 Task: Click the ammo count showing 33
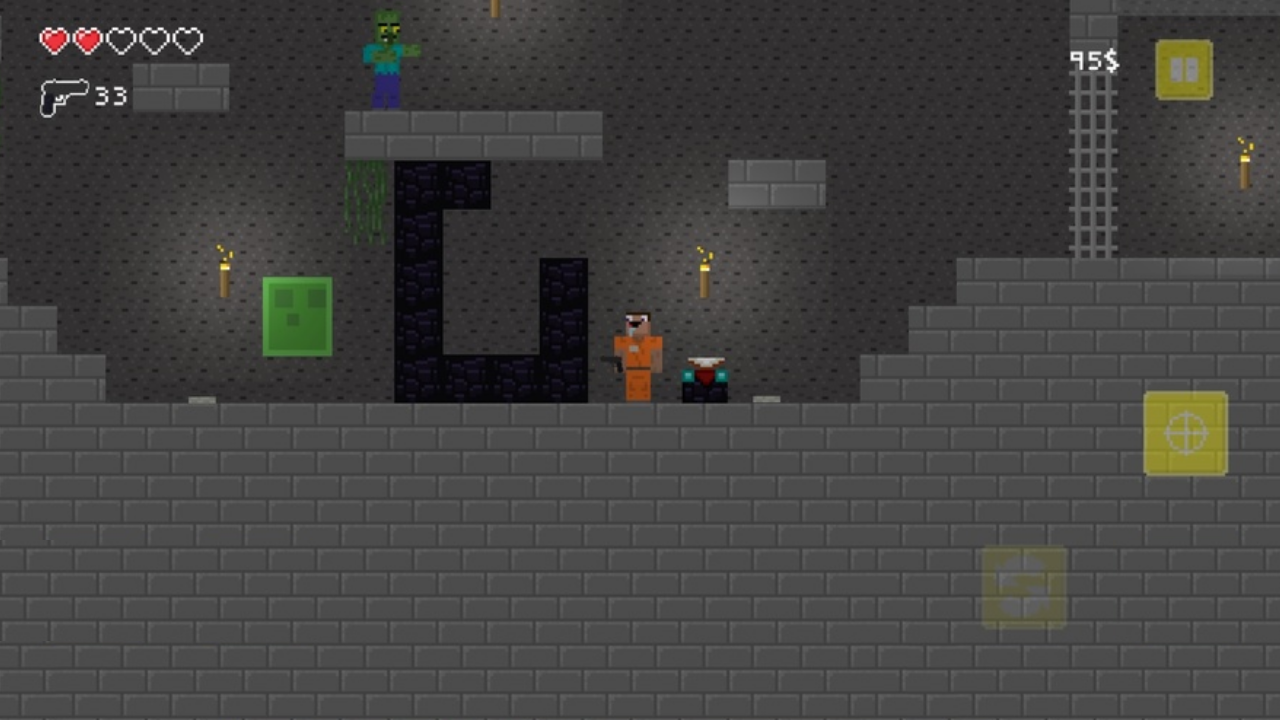110,97
